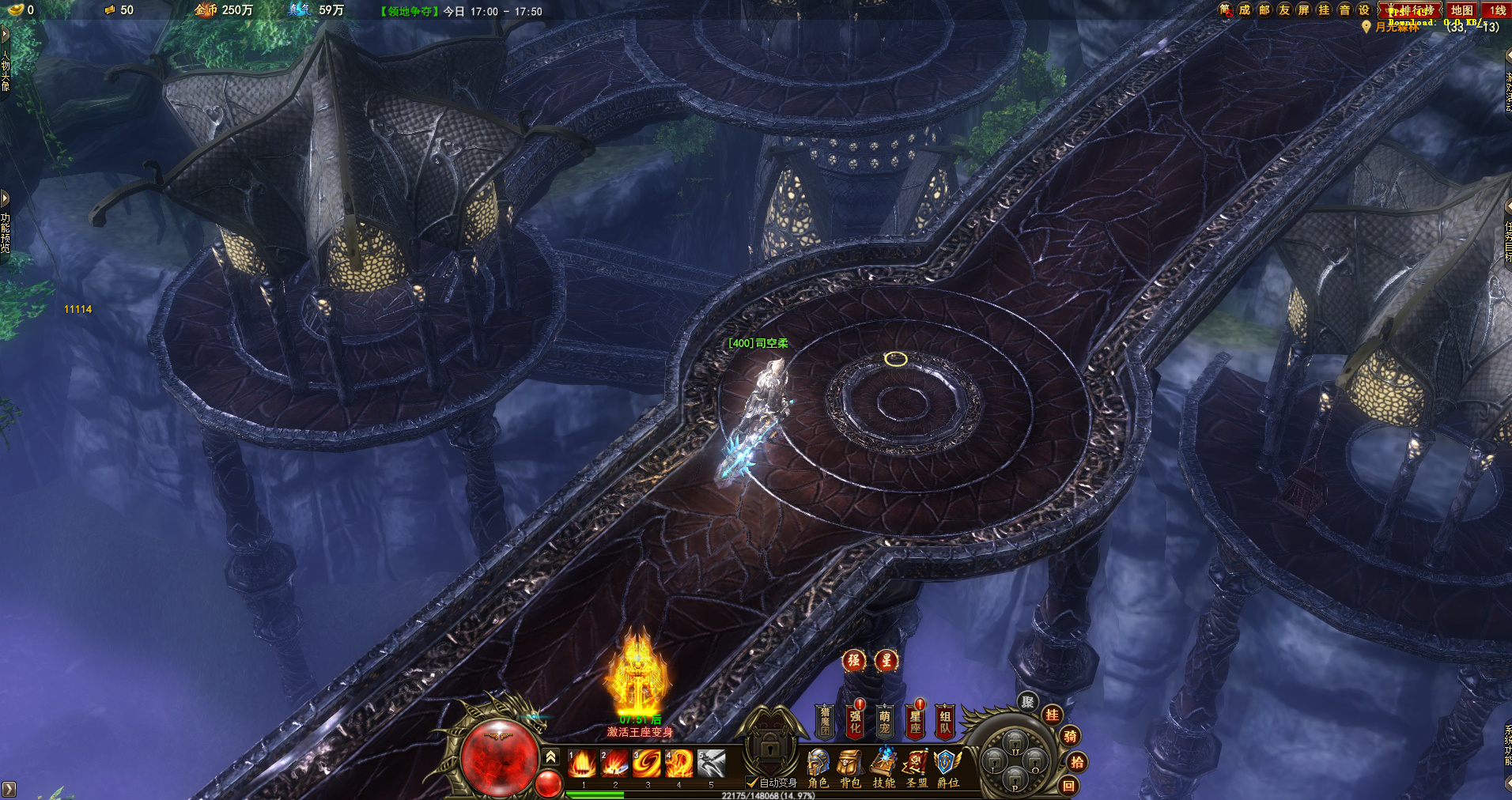The image size is (1512, 800).
Task: Open the 萌宠 pet banner
Action: (x=885, y=721)
